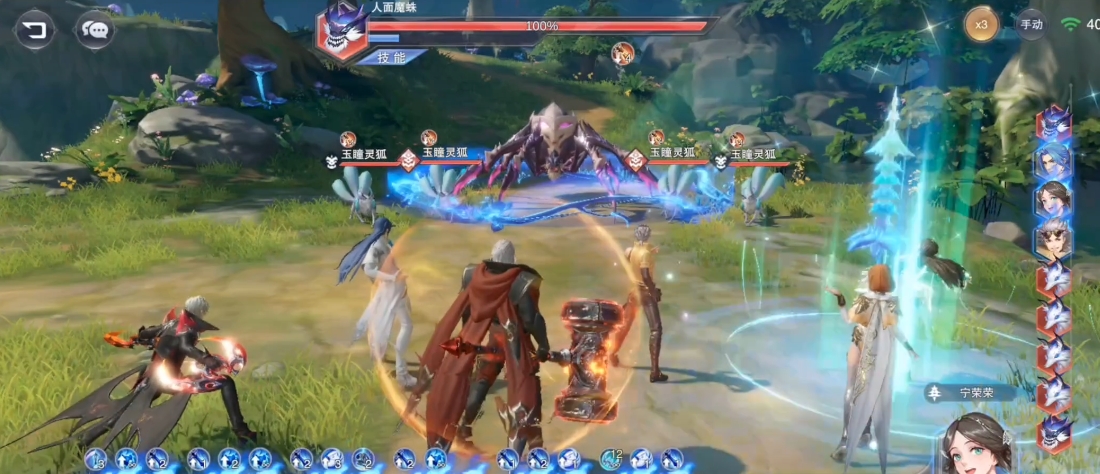
Task: Select the blue-haired hero in turn order
Action: [x=1054, y=160]
